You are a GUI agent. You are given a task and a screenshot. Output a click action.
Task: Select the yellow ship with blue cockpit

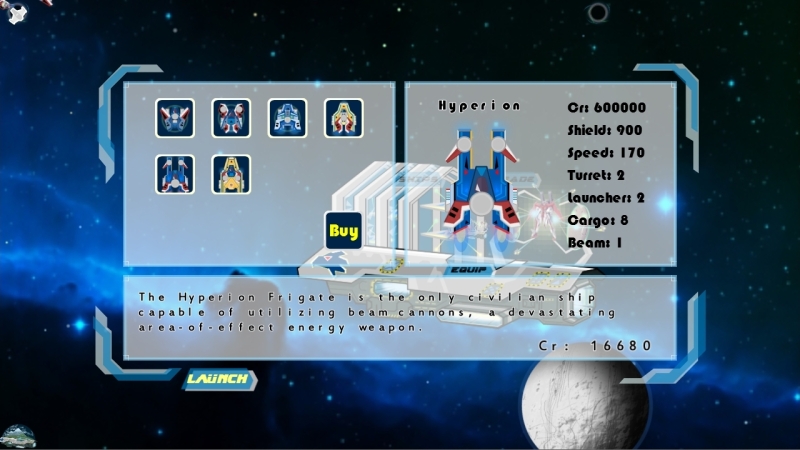(231, 174)
